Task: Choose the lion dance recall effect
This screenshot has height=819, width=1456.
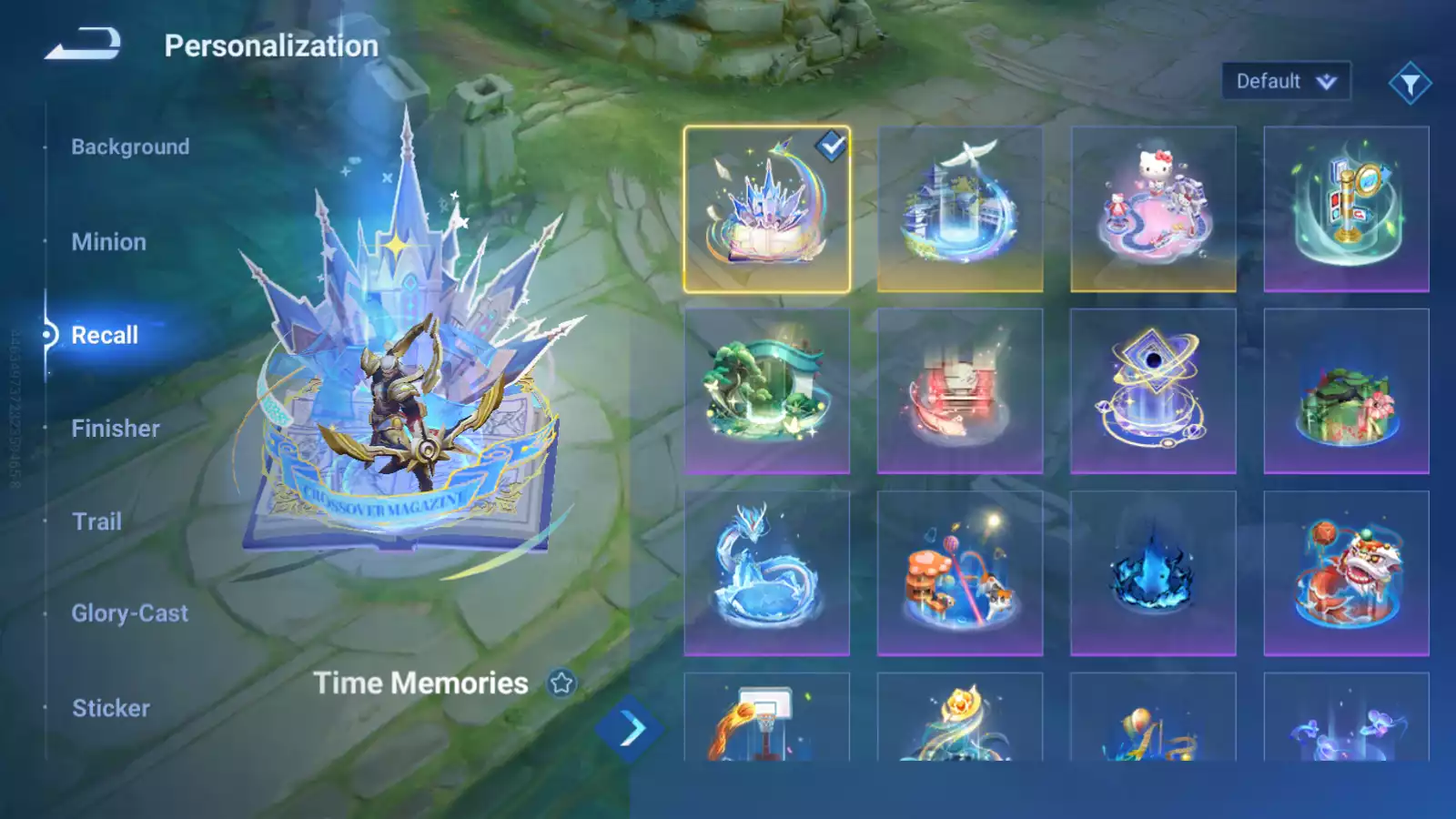Action: click(x=1346, y=573)
